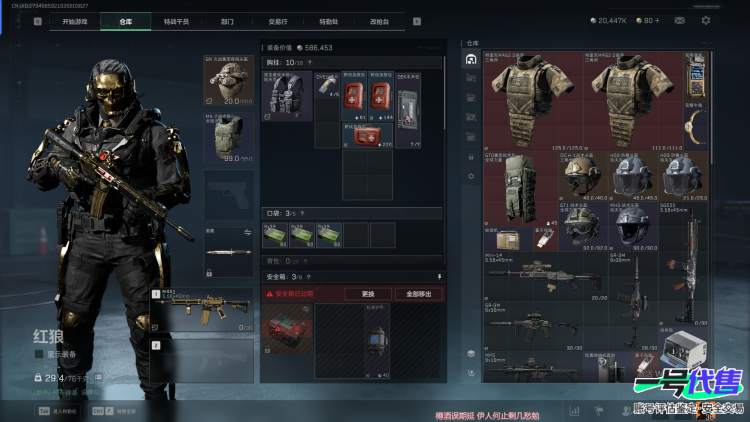Switch to the 改枪台 tab
750x422 pixels.
click(x=380, y=20)
